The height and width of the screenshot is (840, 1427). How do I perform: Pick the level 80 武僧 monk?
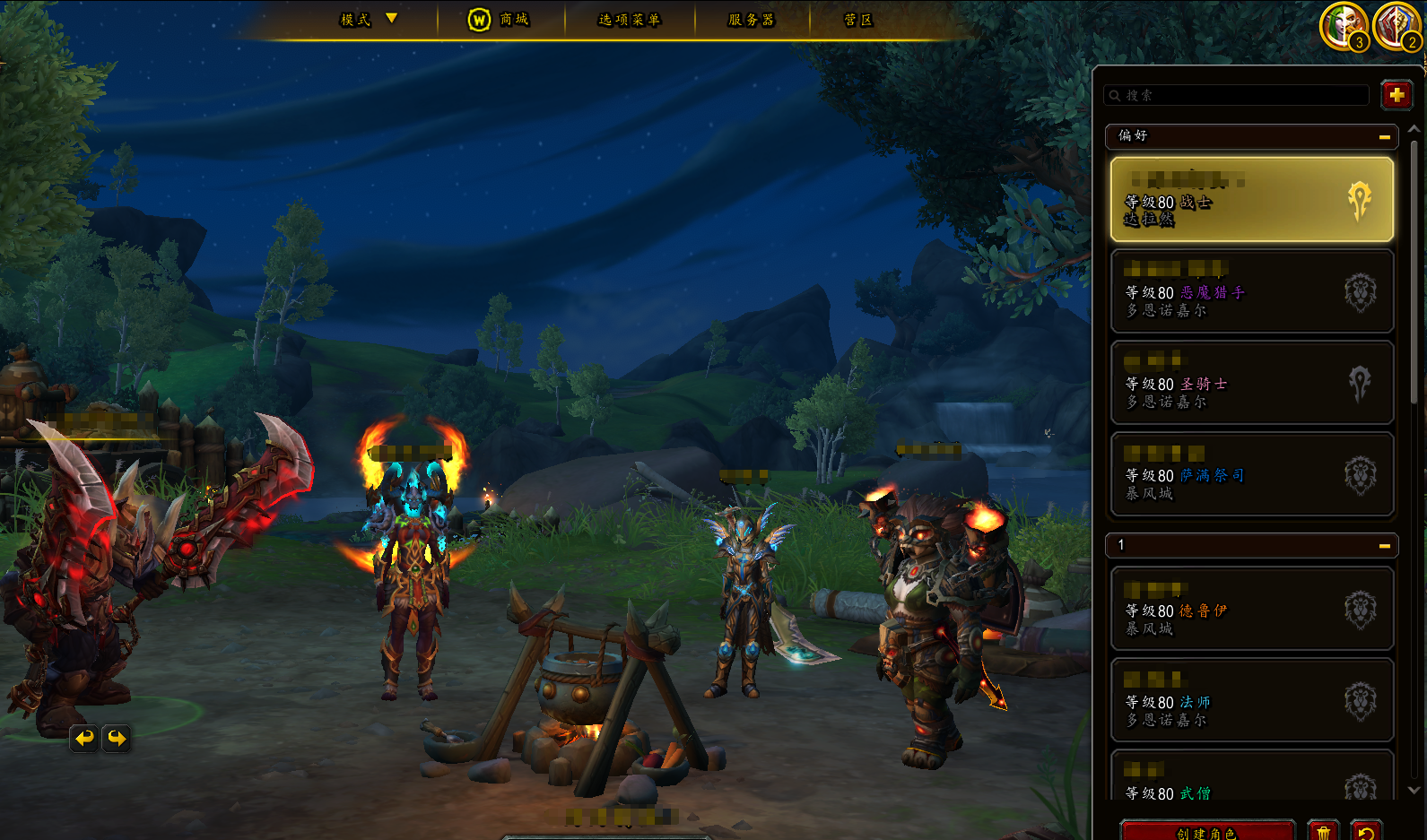(x=1251, y=782)
